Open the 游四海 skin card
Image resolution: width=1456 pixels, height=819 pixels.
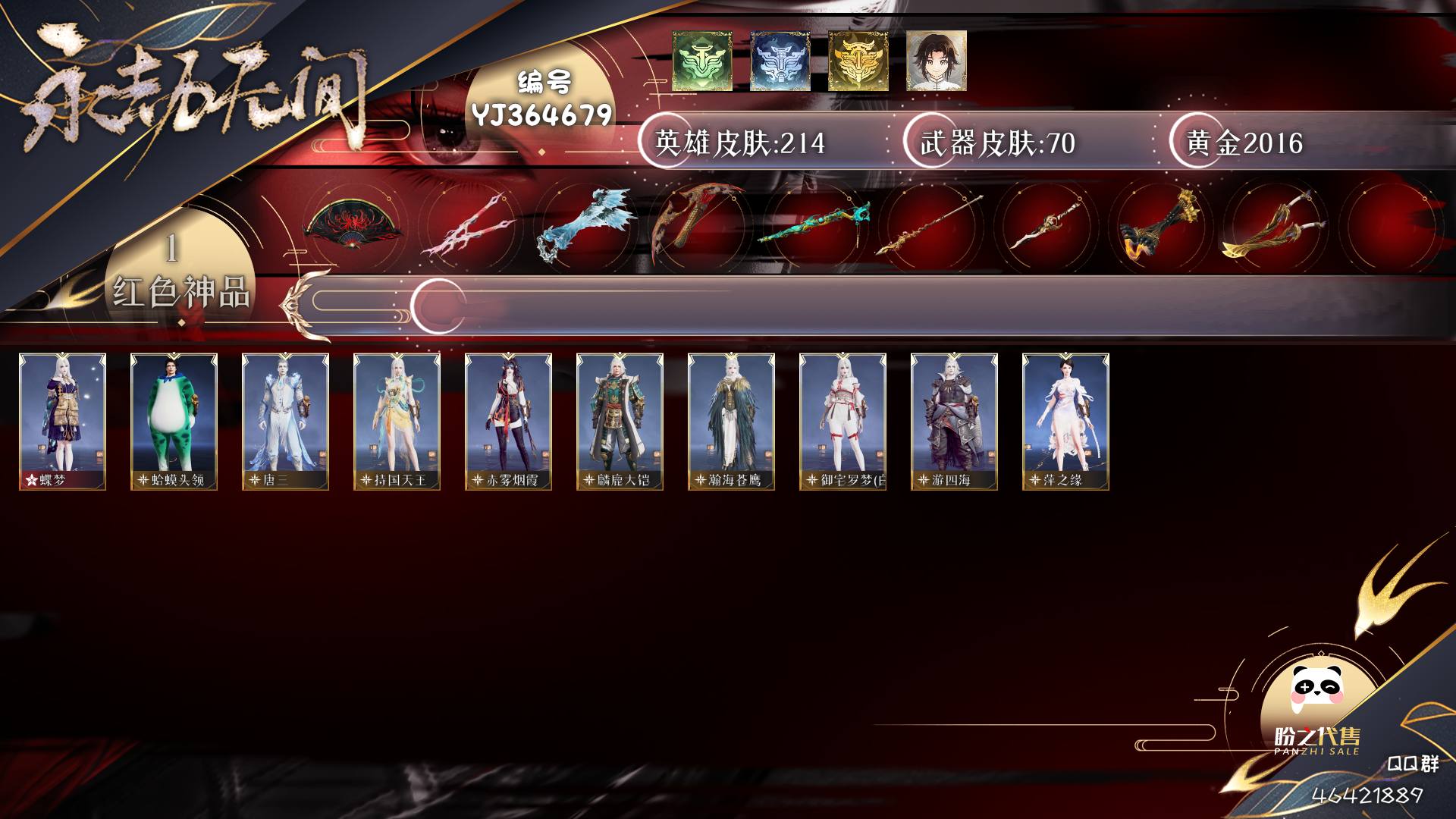pos(954,421)
